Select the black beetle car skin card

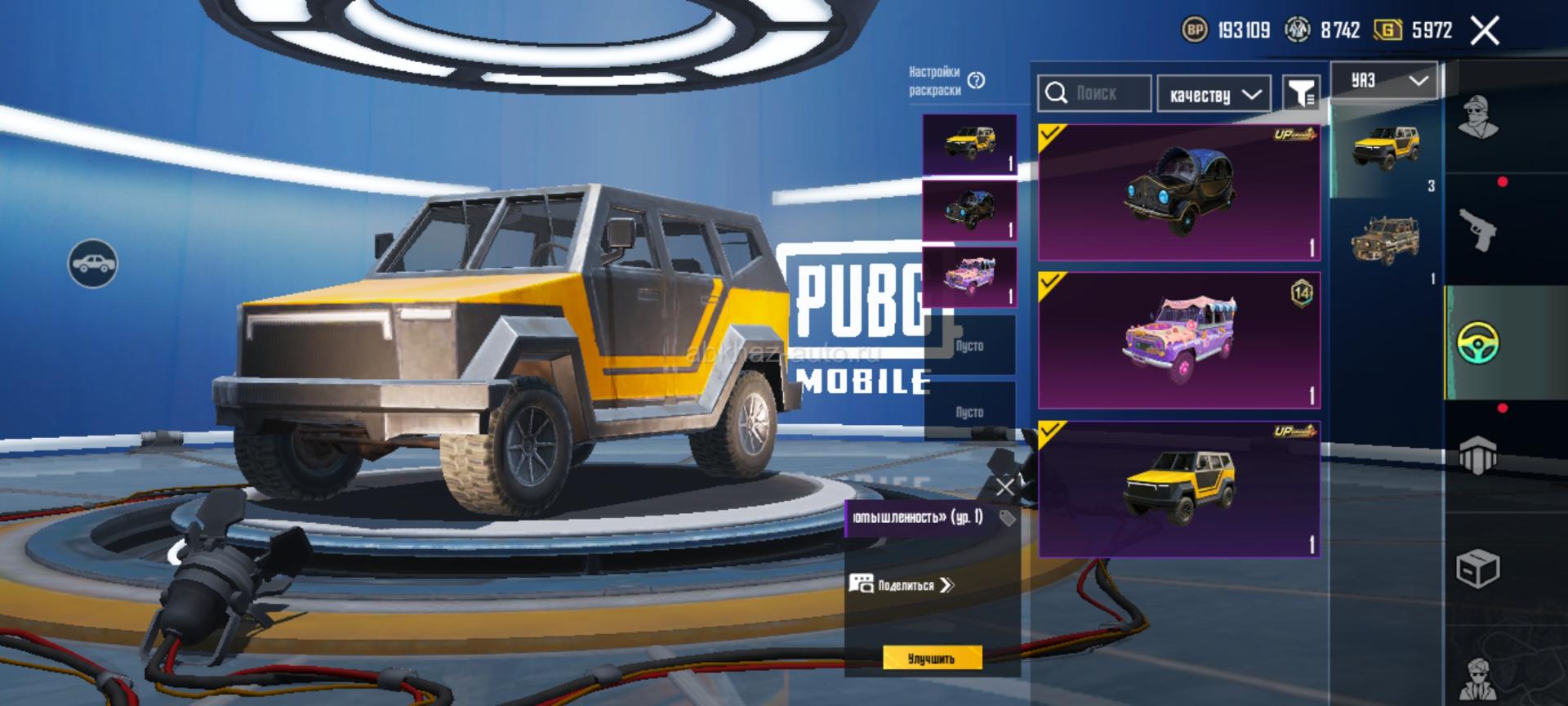click(1178, 193)
